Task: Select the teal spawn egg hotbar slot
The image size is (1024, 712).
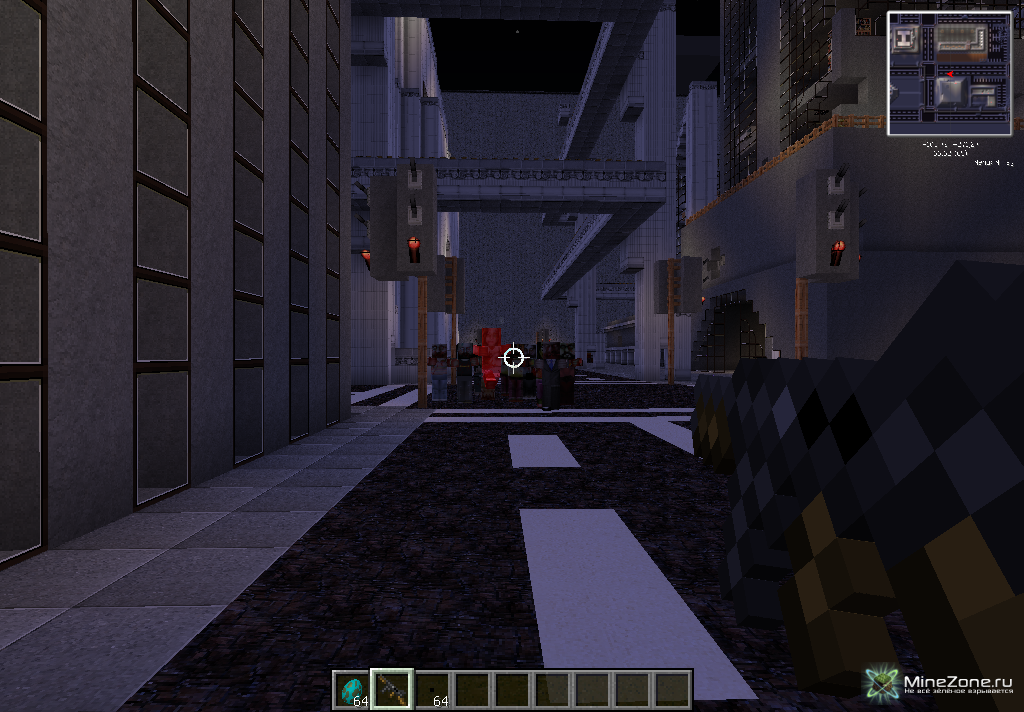Action: 352,689
